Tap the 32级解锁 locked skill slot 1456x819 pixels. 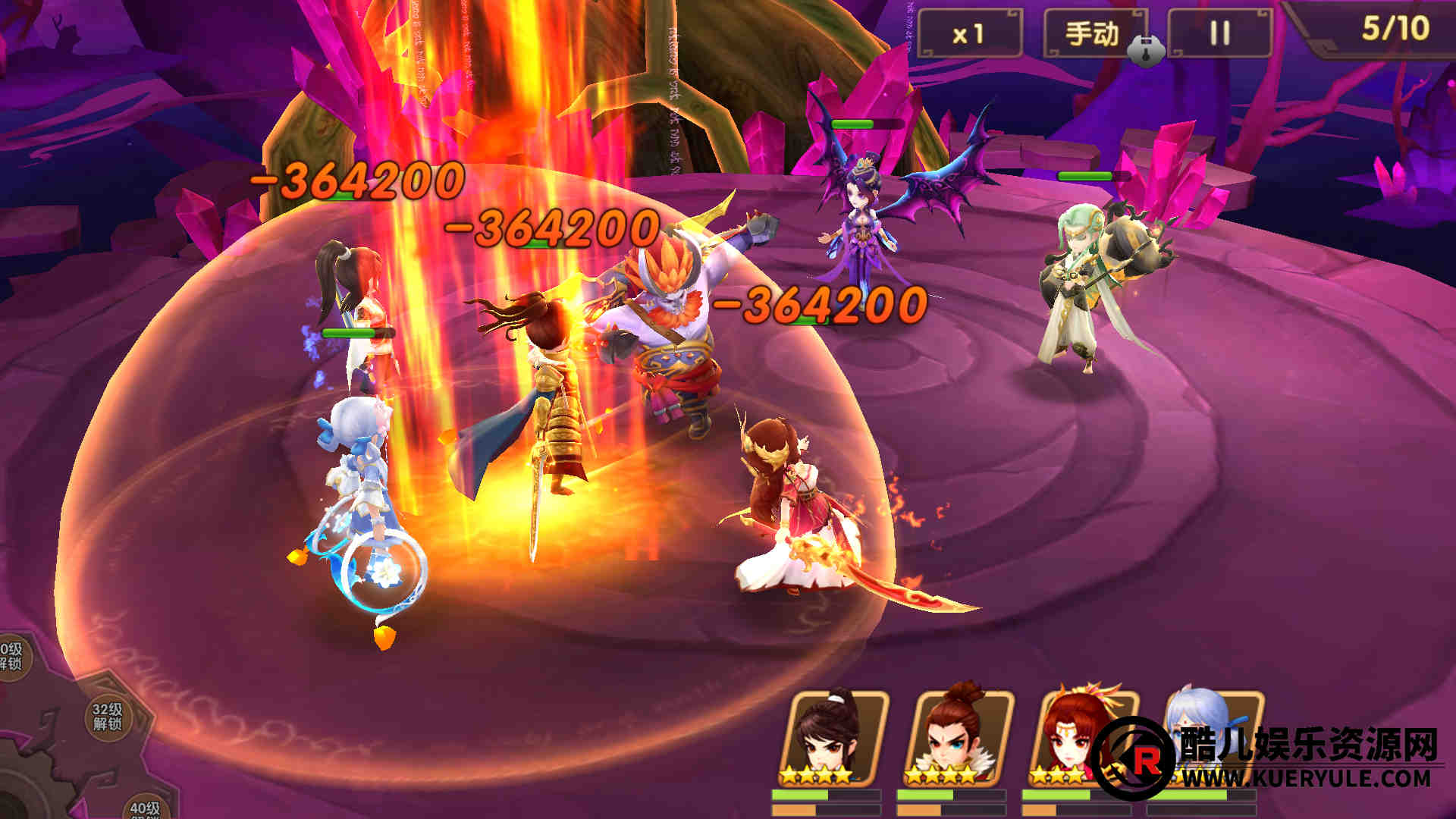pyautogui.click(x=108, y=716)
